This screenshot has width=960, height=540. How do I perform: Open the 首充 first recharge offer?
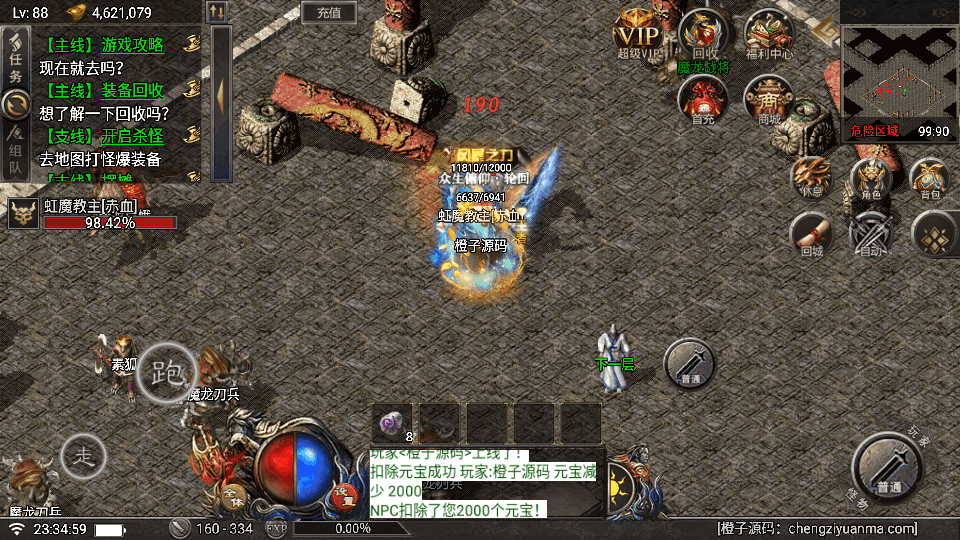703,99
